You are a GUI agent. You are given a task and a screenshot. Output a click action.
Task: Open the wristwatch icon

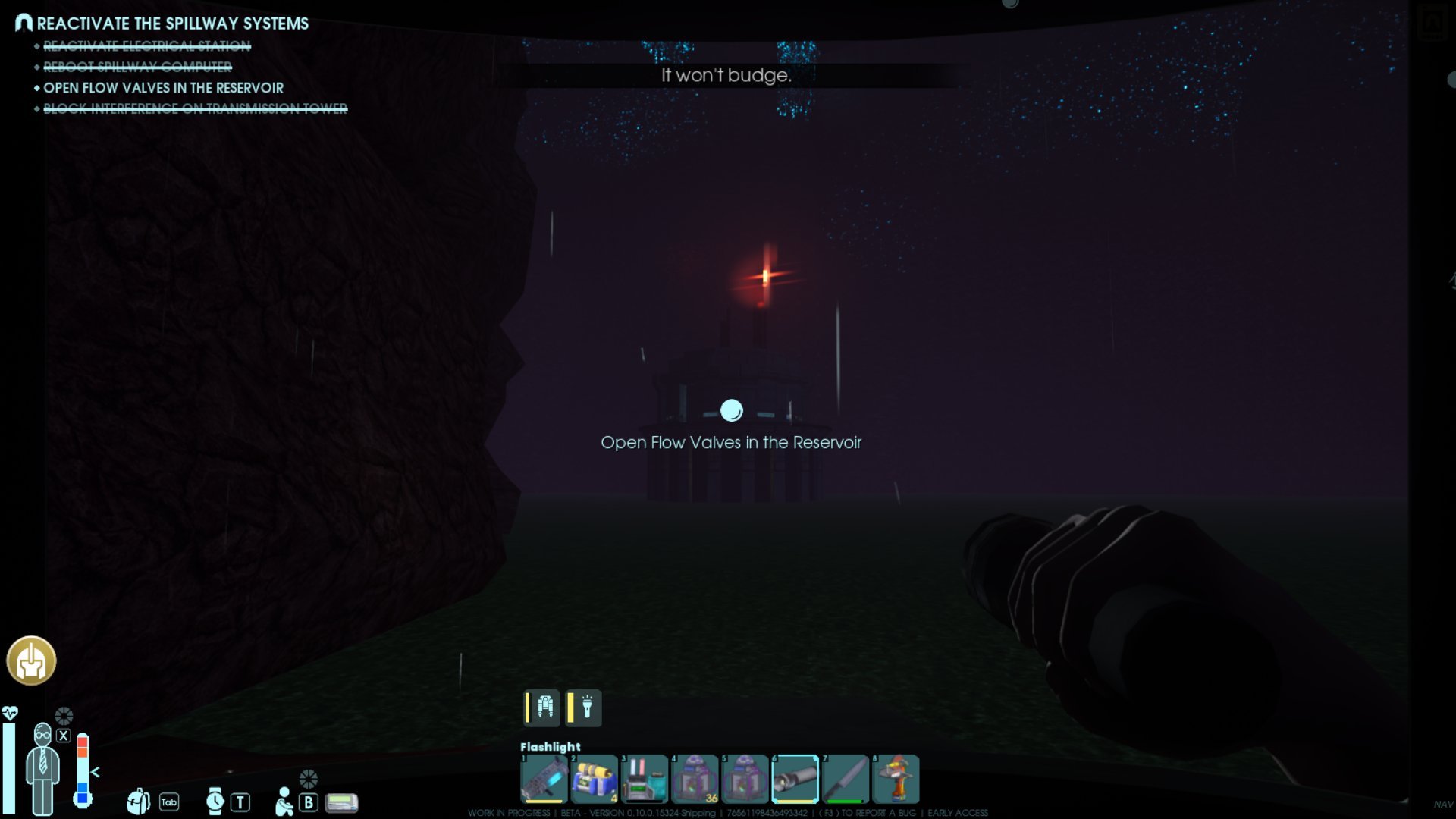click(x=215, y=802)
